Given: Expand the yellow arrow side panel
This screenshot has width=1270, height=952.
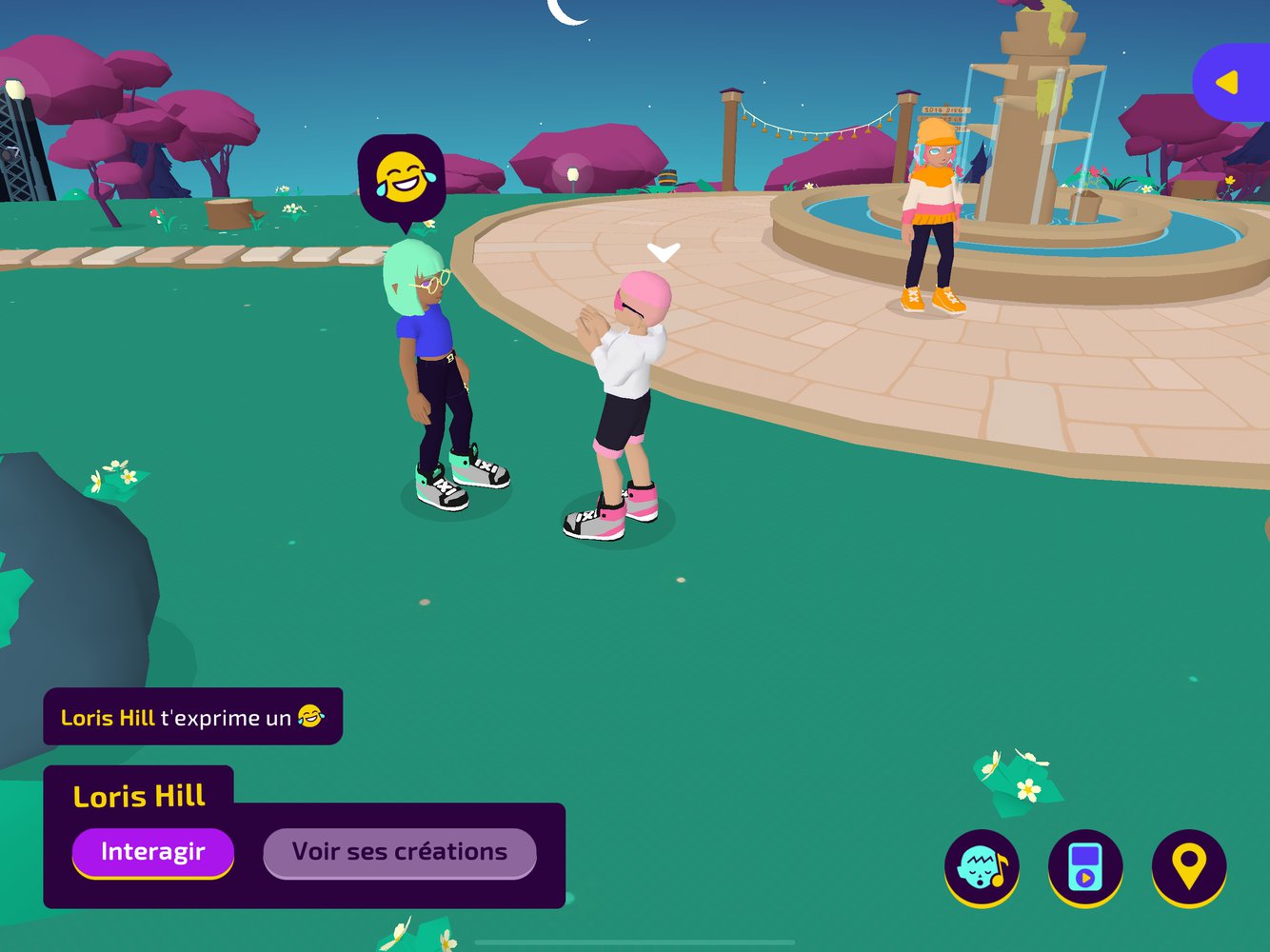Looking at the screenshot, I should (x=1230, y=83).
